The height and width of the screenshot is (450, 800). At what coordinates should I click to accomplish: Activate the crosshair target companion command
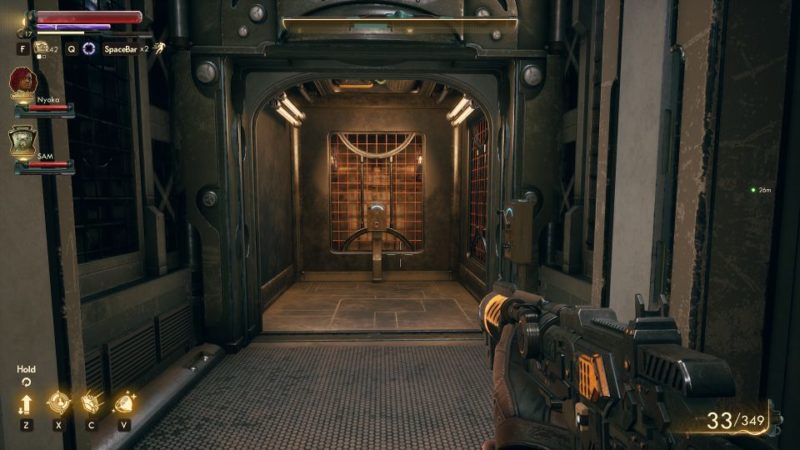[x=59, y=403]
